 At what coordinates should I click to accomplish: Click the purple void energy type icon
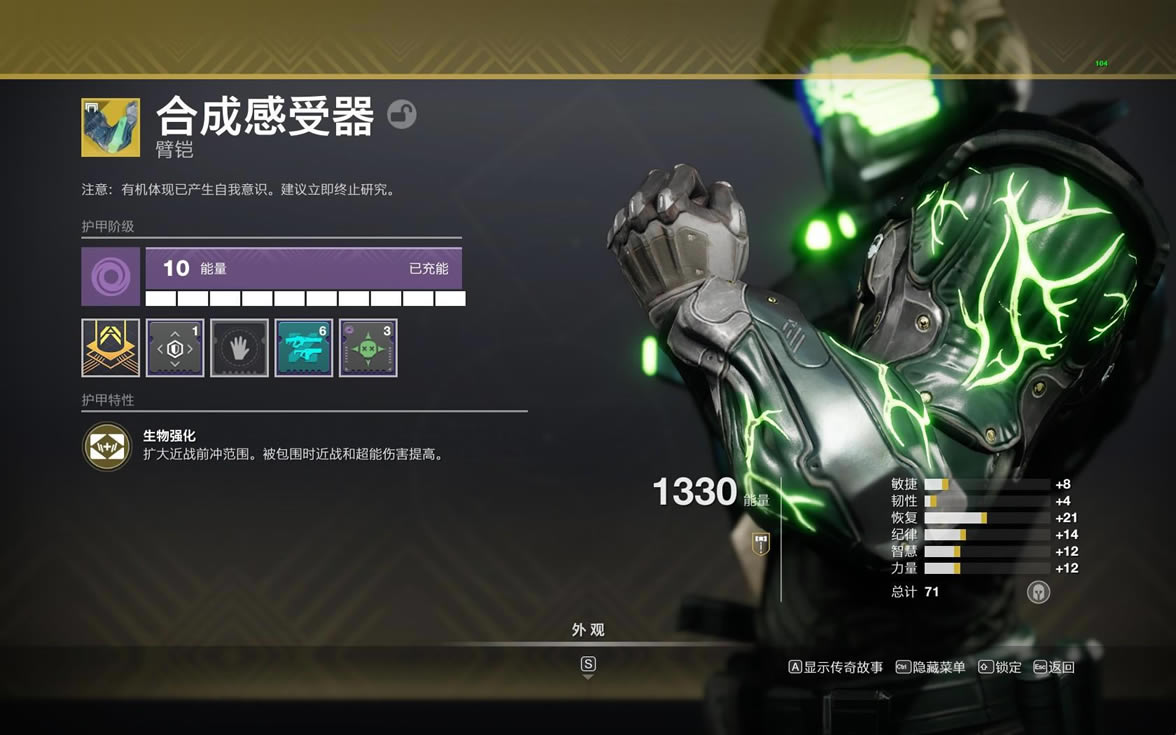[110, 276]
